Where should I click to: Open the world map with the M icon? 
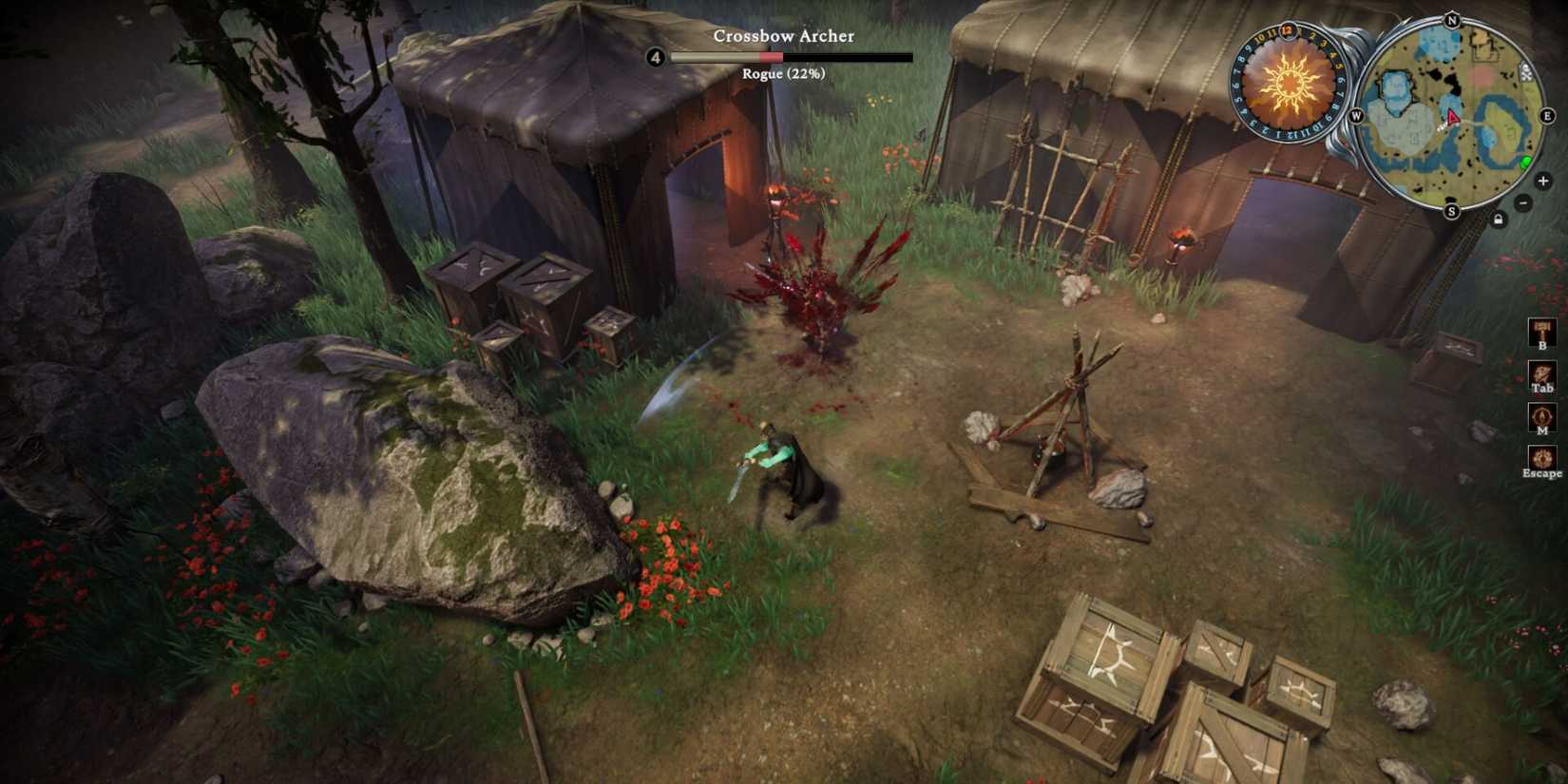[x=1542, y=416]
